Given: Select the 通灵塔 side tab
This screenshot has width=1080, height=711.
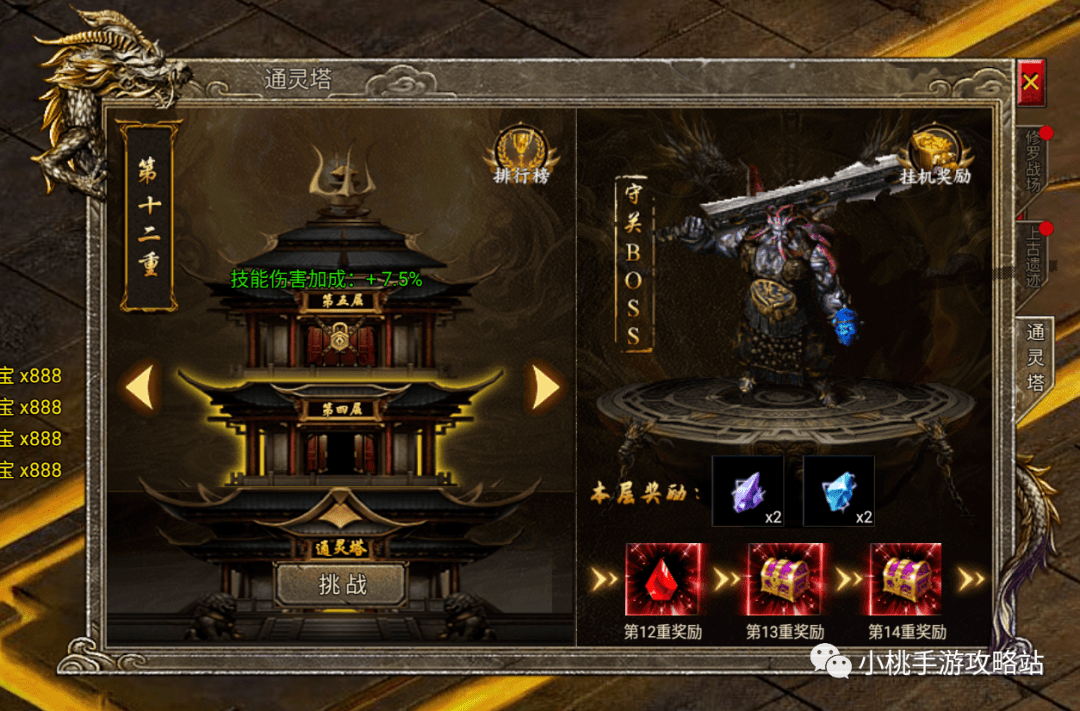Looking at the screenshot, I should pyautogui.click(x=1036, y=356).
